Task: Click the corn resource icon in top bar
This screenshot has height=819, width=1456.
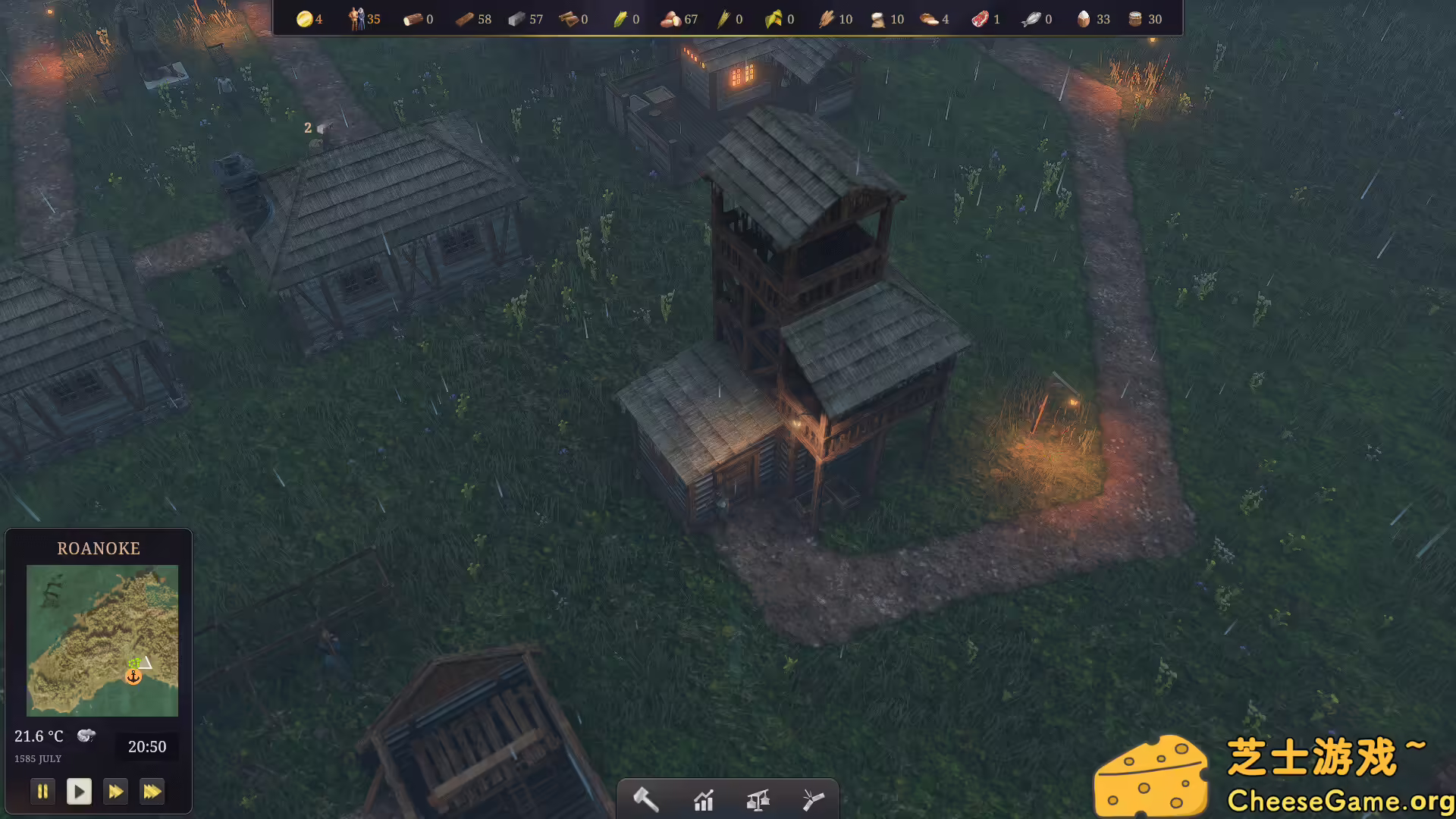Action: (620, 19)
